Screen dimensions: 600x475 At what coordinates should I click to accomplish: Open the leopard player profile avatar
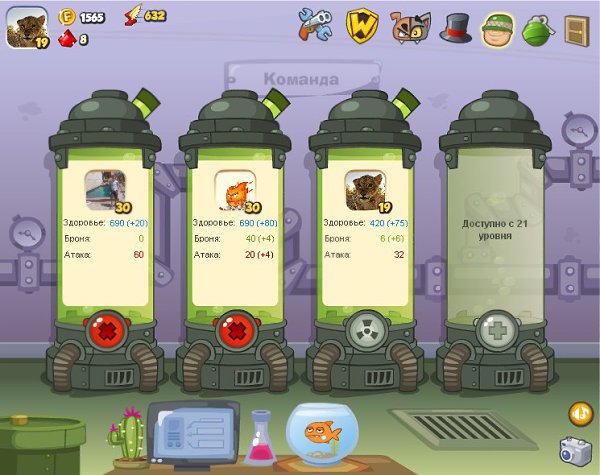[x=26, y=29]
